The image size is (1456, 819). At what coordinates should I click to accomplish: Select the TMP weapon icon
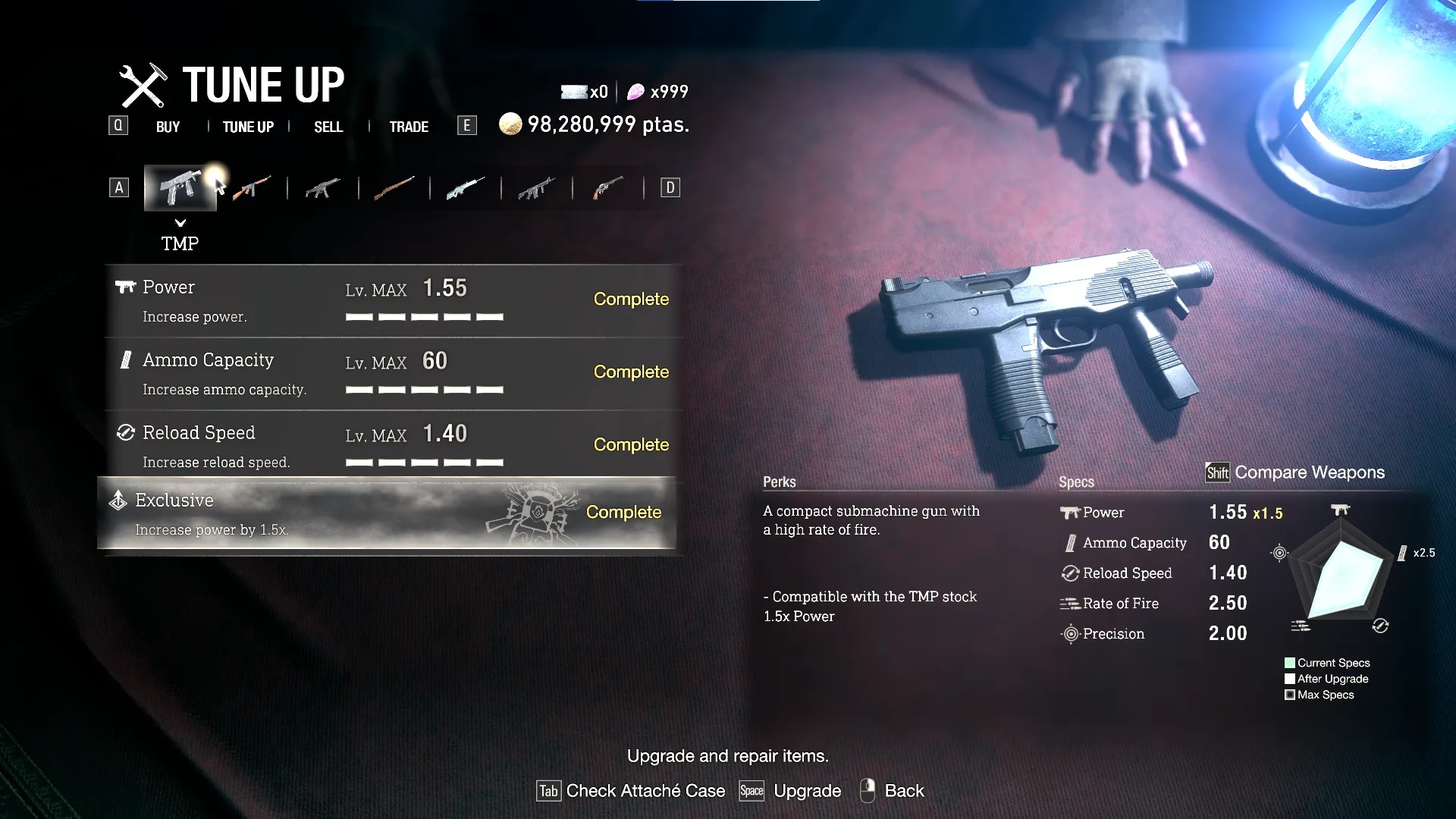coord(180,187)
